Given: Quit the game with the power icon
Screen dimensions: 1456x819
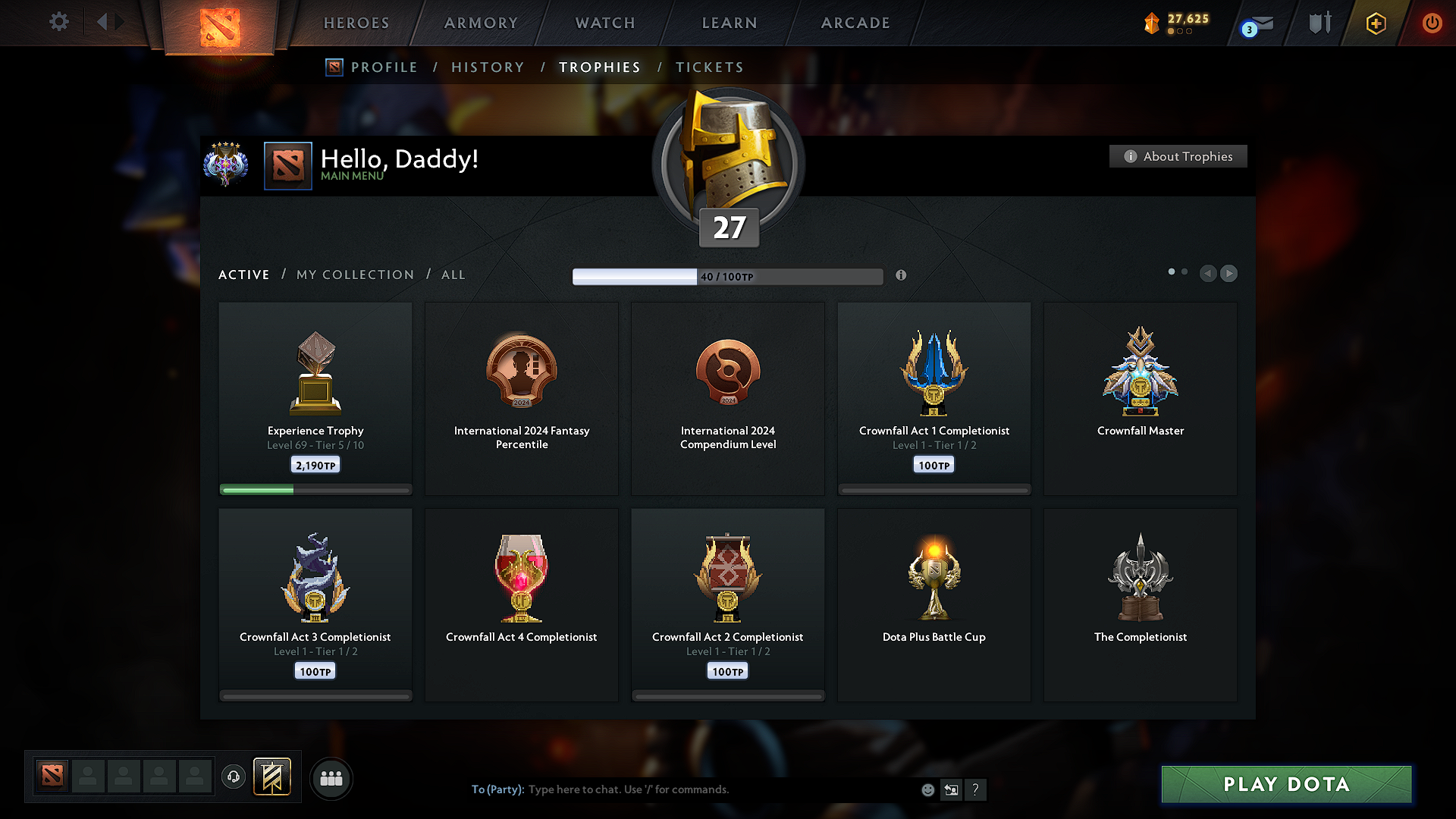Looking at the screenshot, I should (x=1432, y=23).
